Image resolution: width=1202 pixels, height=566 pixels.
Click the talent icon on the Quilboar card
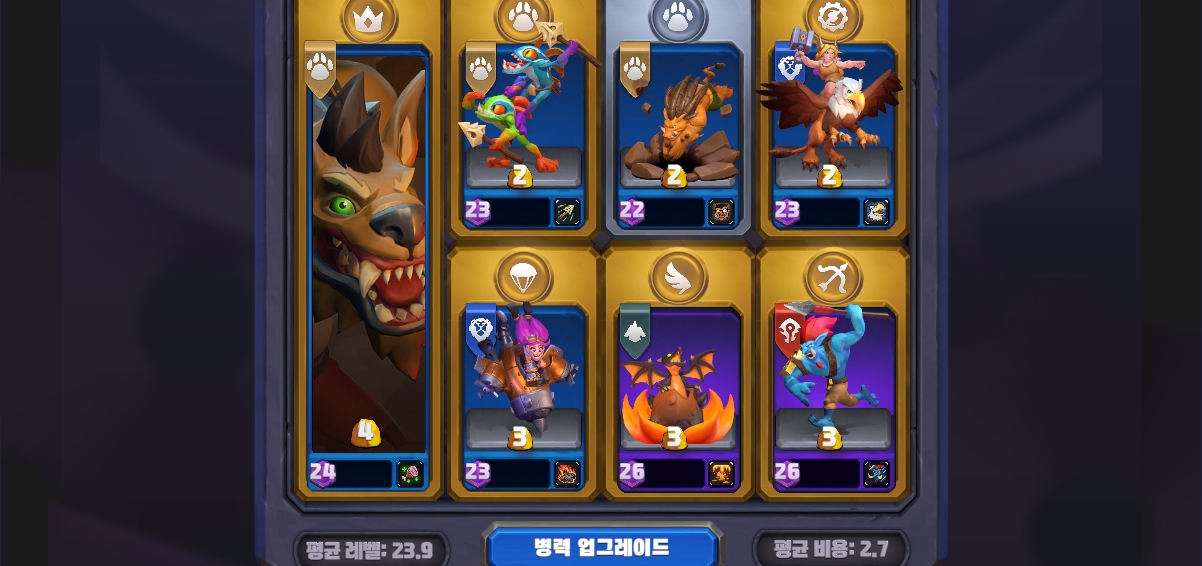click(x=721, y=212)
